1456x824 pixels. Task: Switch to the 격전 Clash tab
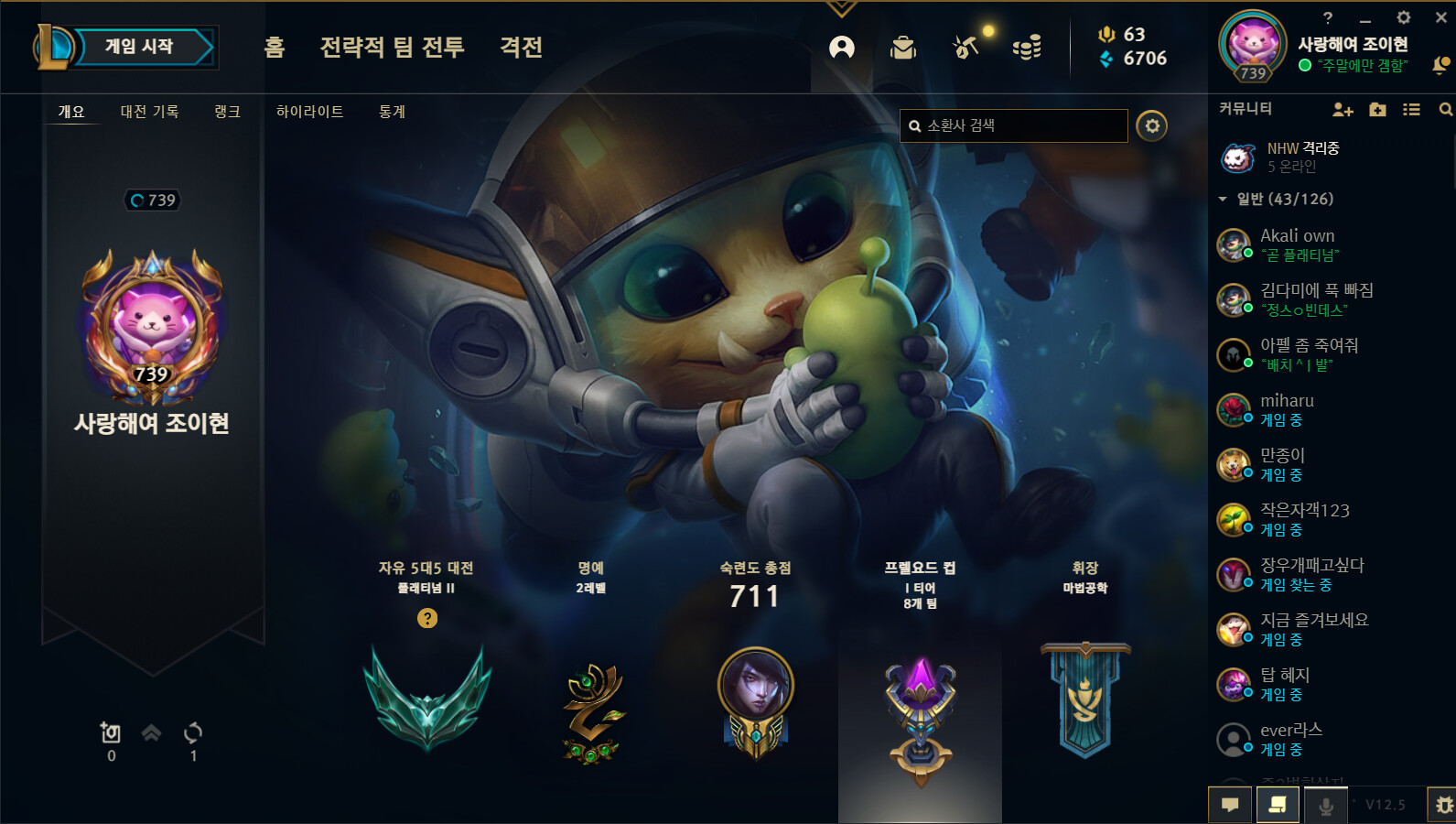coord(521,47)
